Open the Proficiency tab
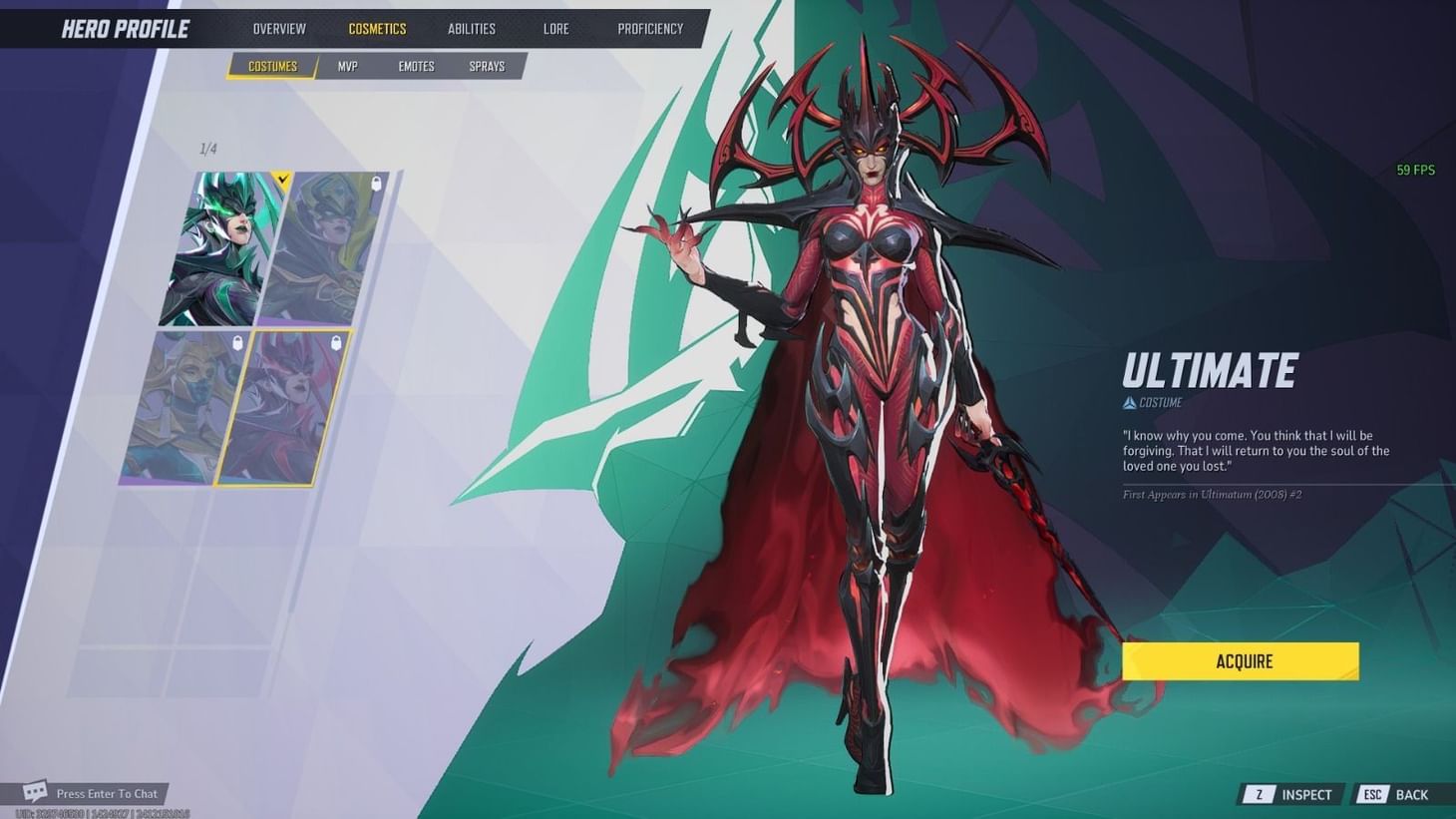1456x819 pixels. 650,28
